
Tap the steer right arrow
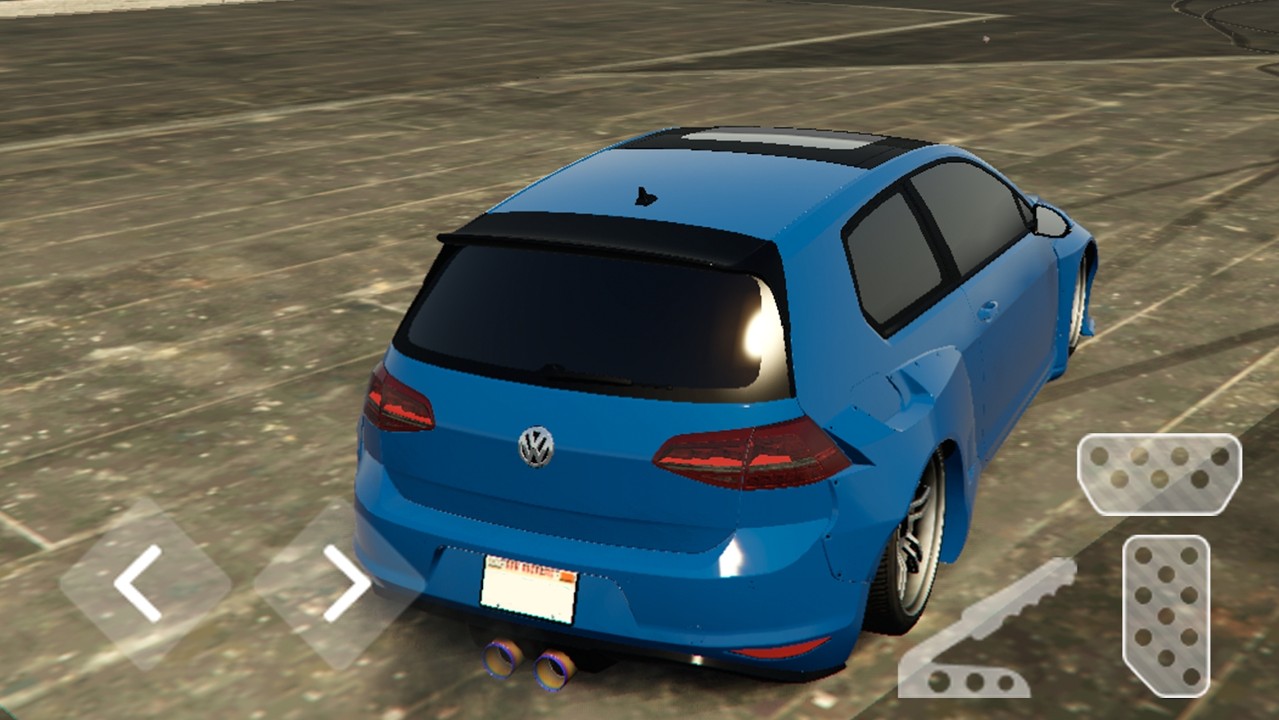pos(341,584)
